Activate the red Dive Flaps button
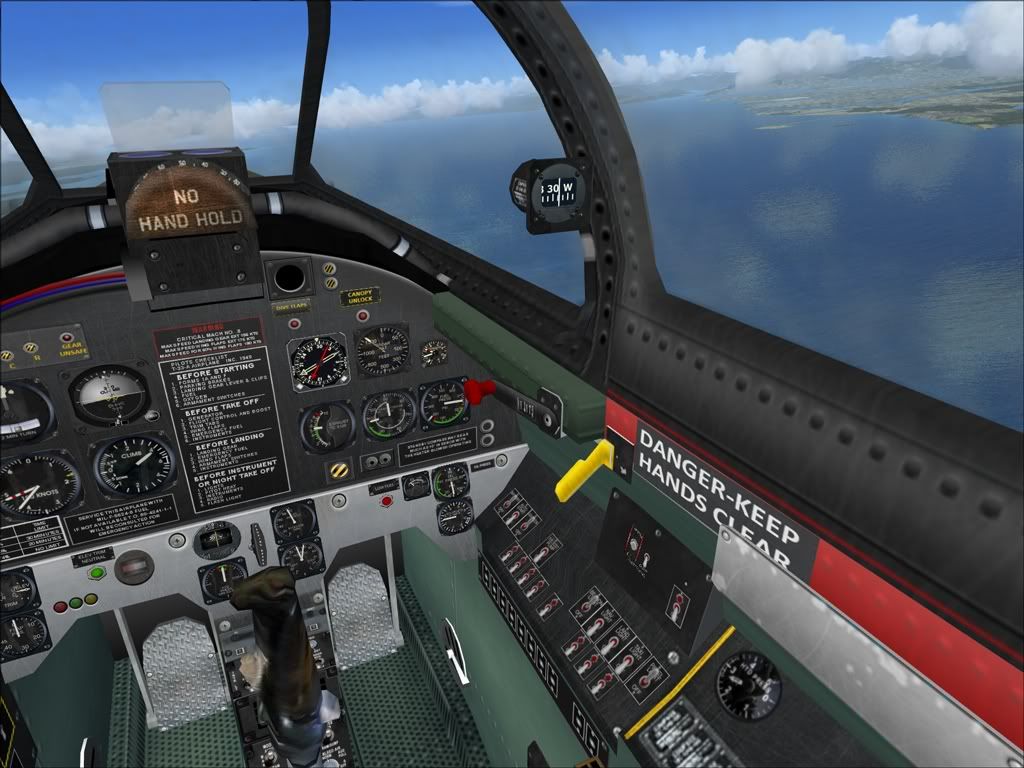The height and width of the screenshot is (768, 1024). (294, 323)
